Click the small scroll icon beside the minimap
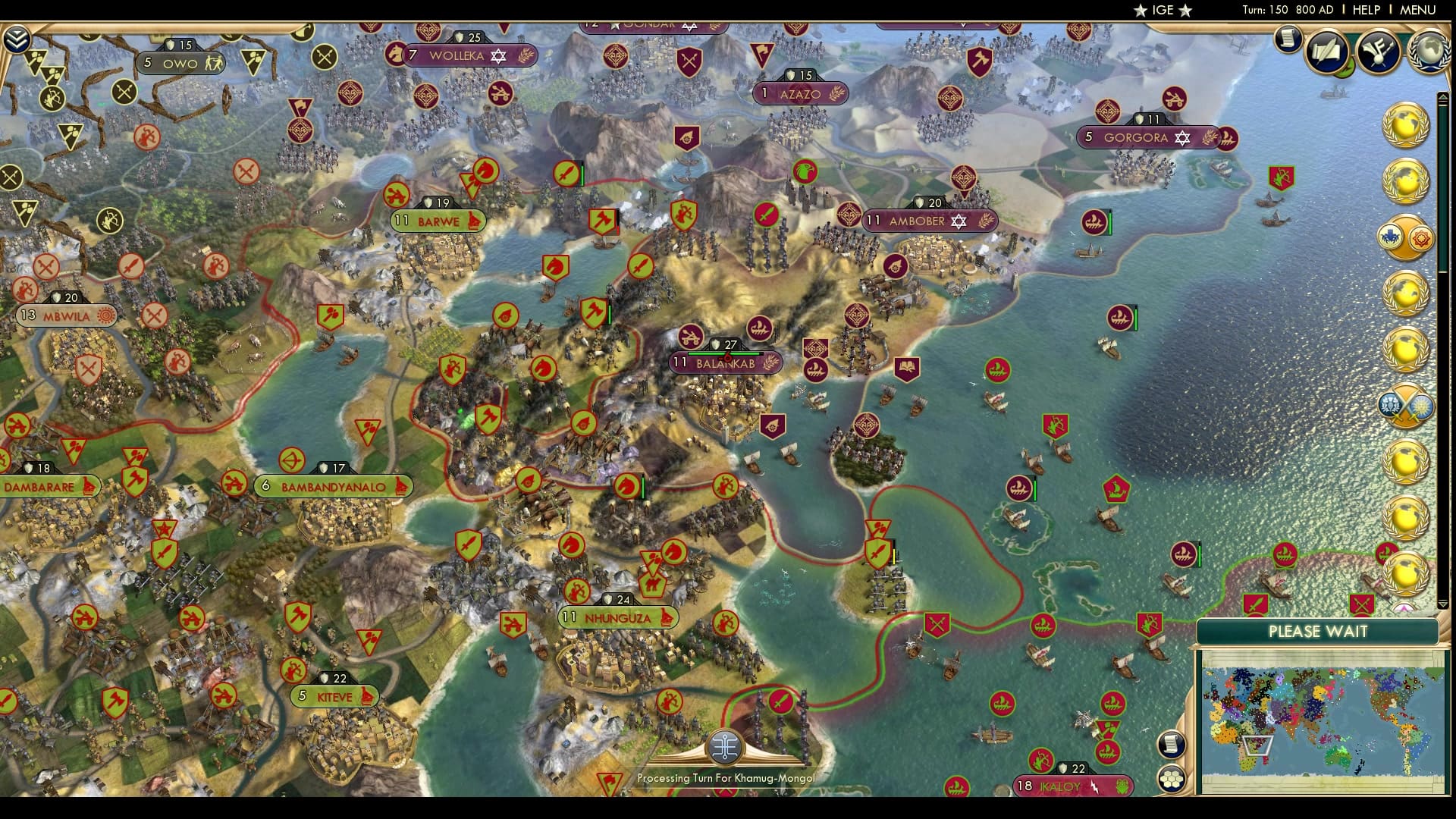Image resolution: width=1456 pixels, height=819 pixels. [x=1172, y=743]
